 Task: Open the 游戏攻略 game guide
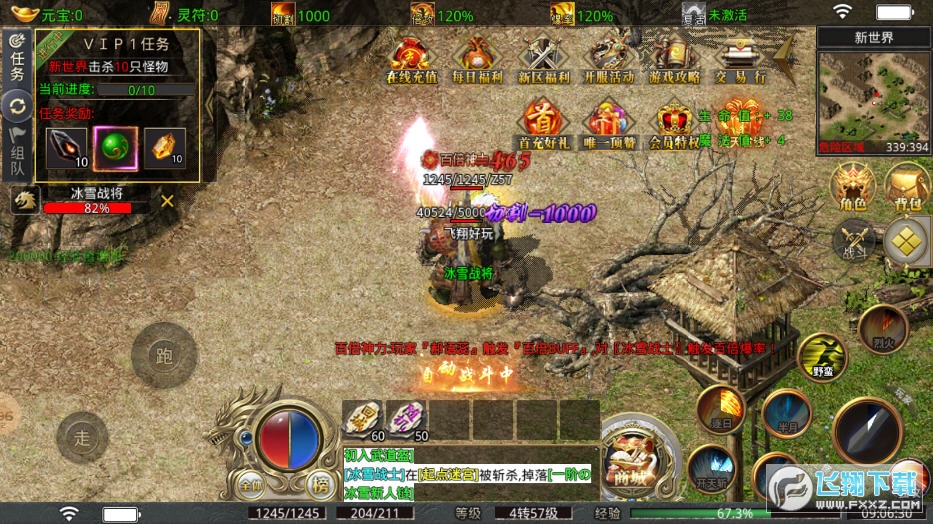coord(675,59)
